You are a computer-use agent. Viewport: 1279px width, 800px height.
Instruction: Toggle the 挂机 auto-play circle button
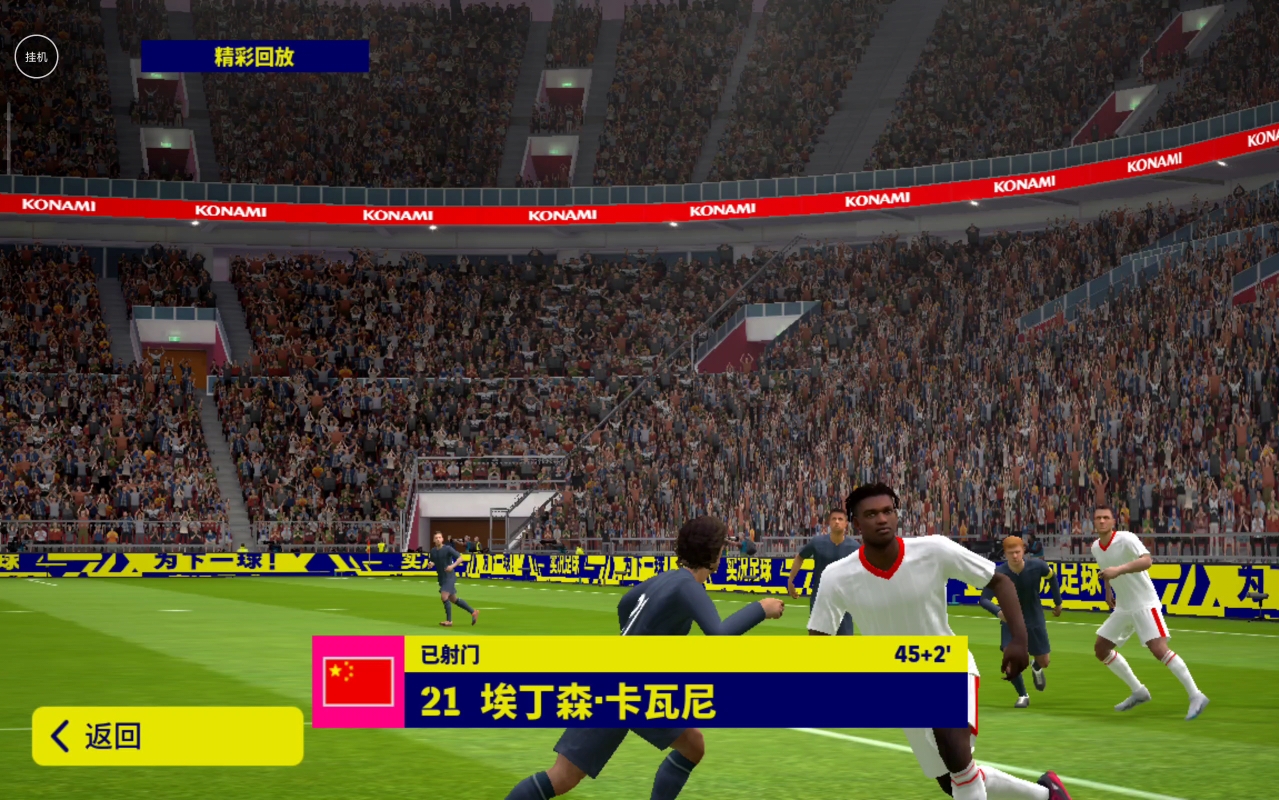36,57
